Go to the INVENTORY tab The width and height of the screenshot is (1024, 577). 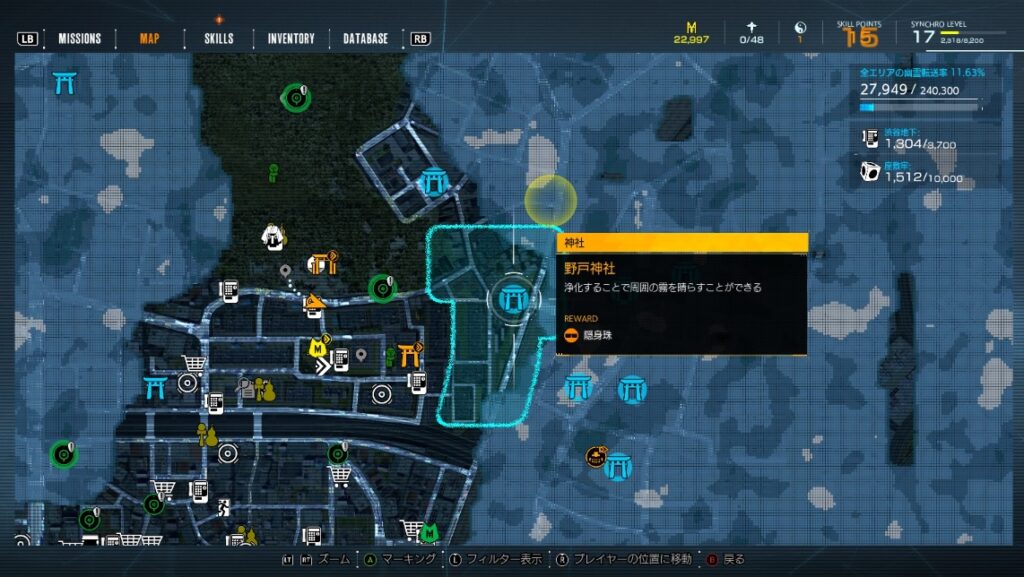(x=291, y=39)
